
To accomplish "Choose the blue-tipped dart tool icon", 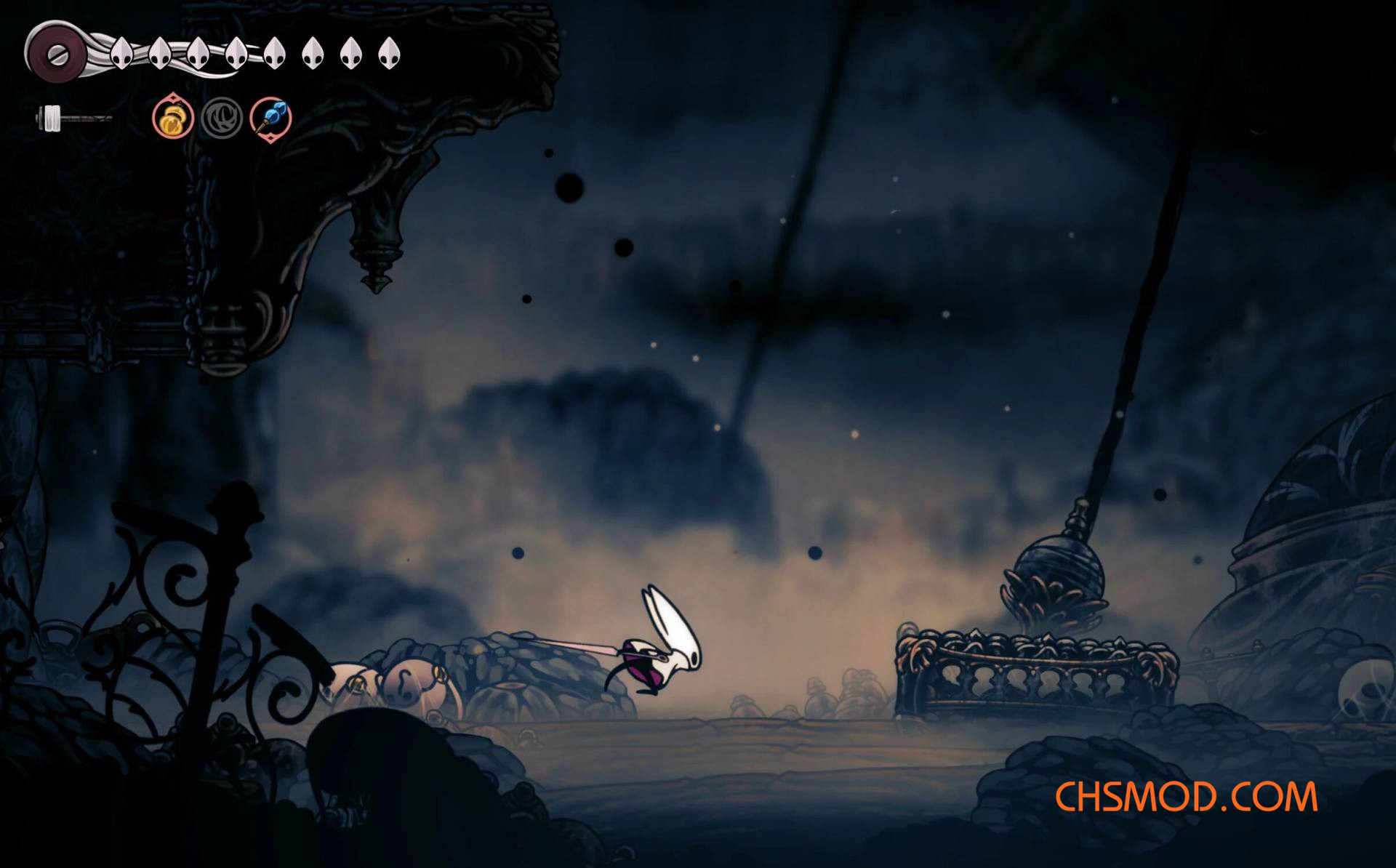I will pos(270,118).
